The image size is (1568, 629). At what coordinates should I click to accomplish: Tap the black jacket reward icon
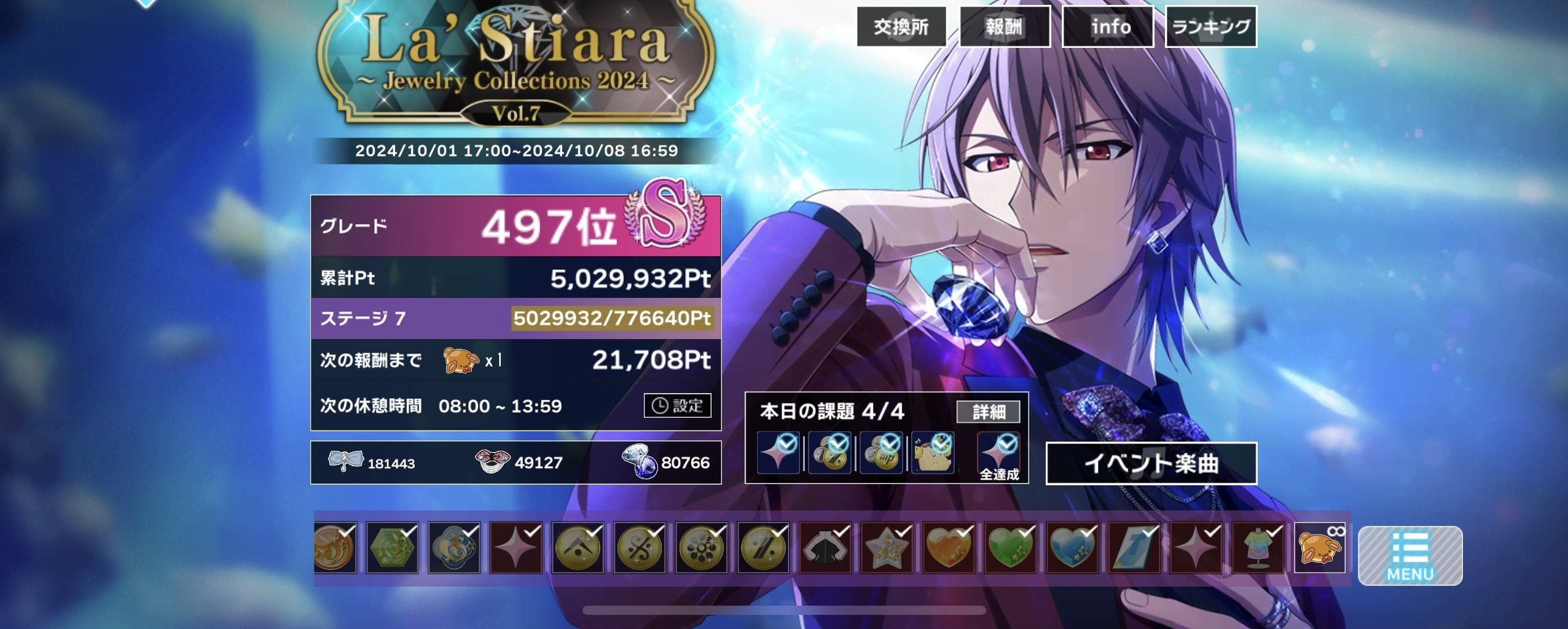825,547
